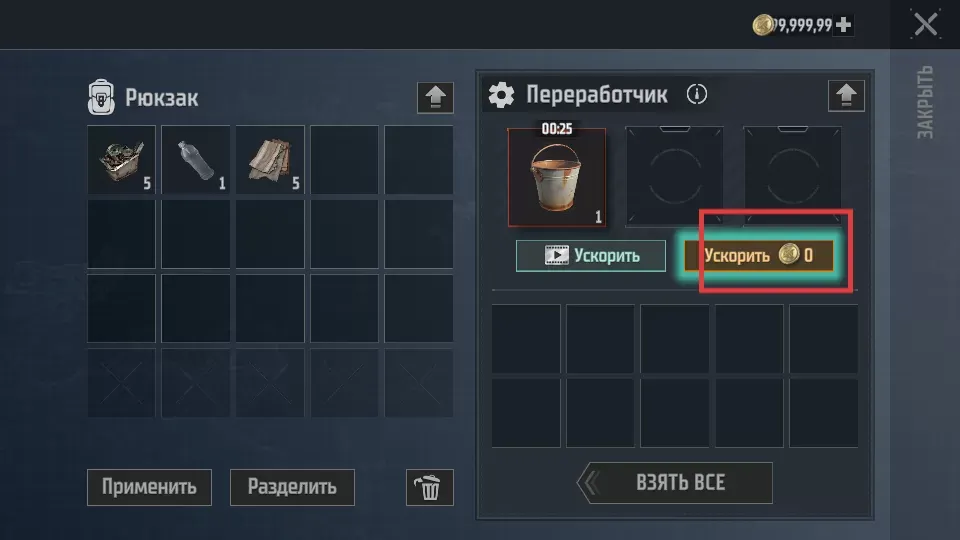Viewport: 960px width, 540px height.
Task: Open the recycler info icon
Action: point(697,95)
